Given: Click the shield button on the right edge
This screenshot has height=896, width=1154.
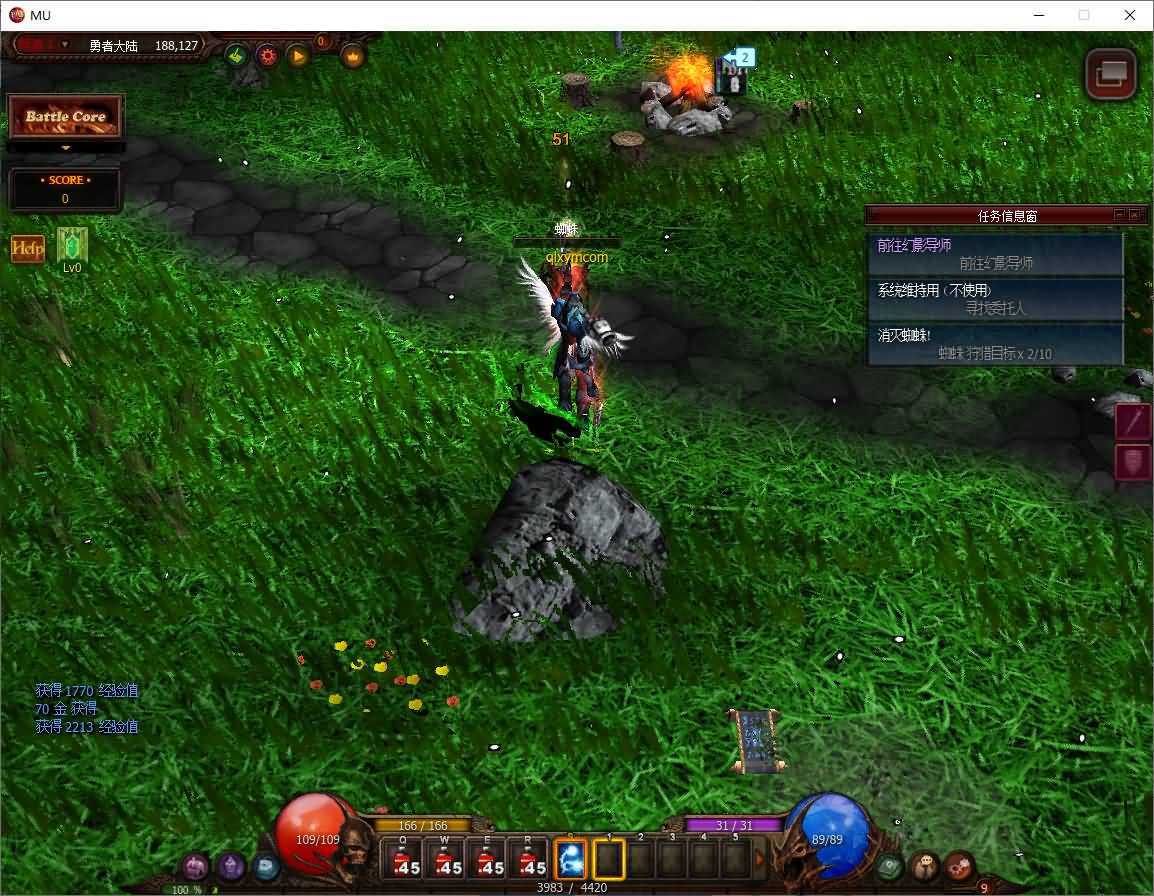Looking at the screenshot, I should (1134, 462).
